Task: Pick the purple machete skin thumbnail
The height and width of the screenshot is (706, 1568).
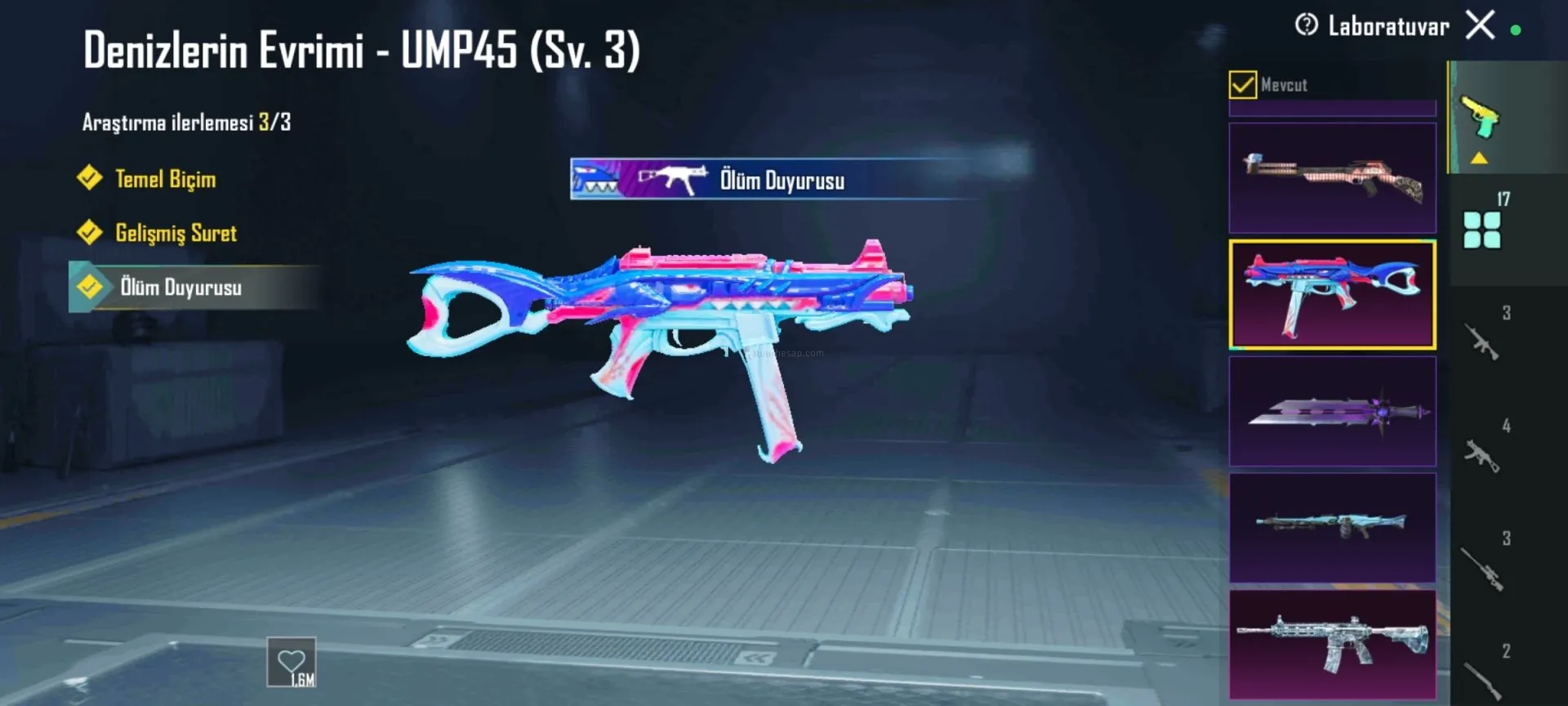Action: coord(1332,411)
